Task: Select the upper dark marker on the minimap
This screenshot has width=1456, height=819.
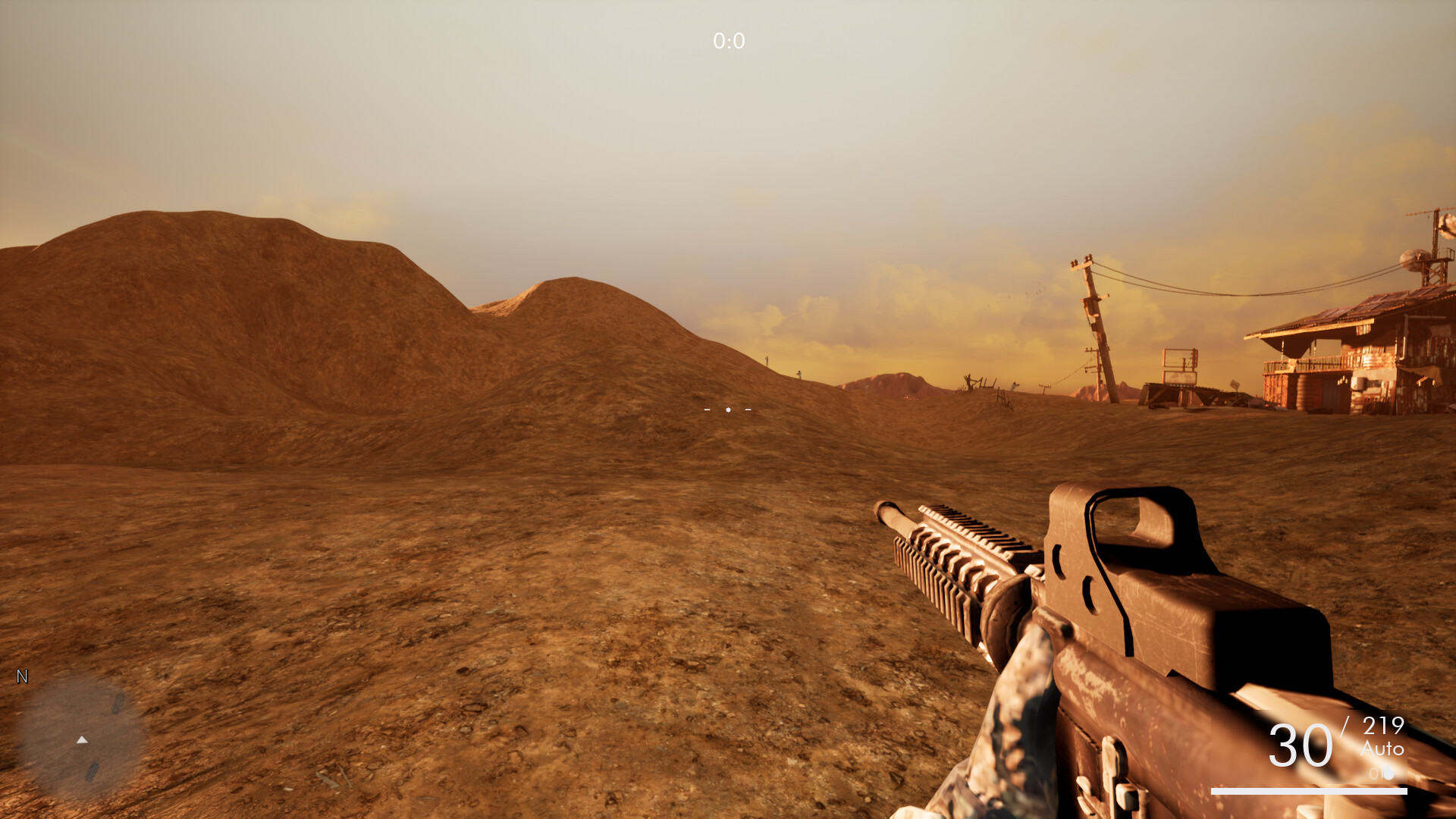Action: pyautogui.click(x=118, y=703)
